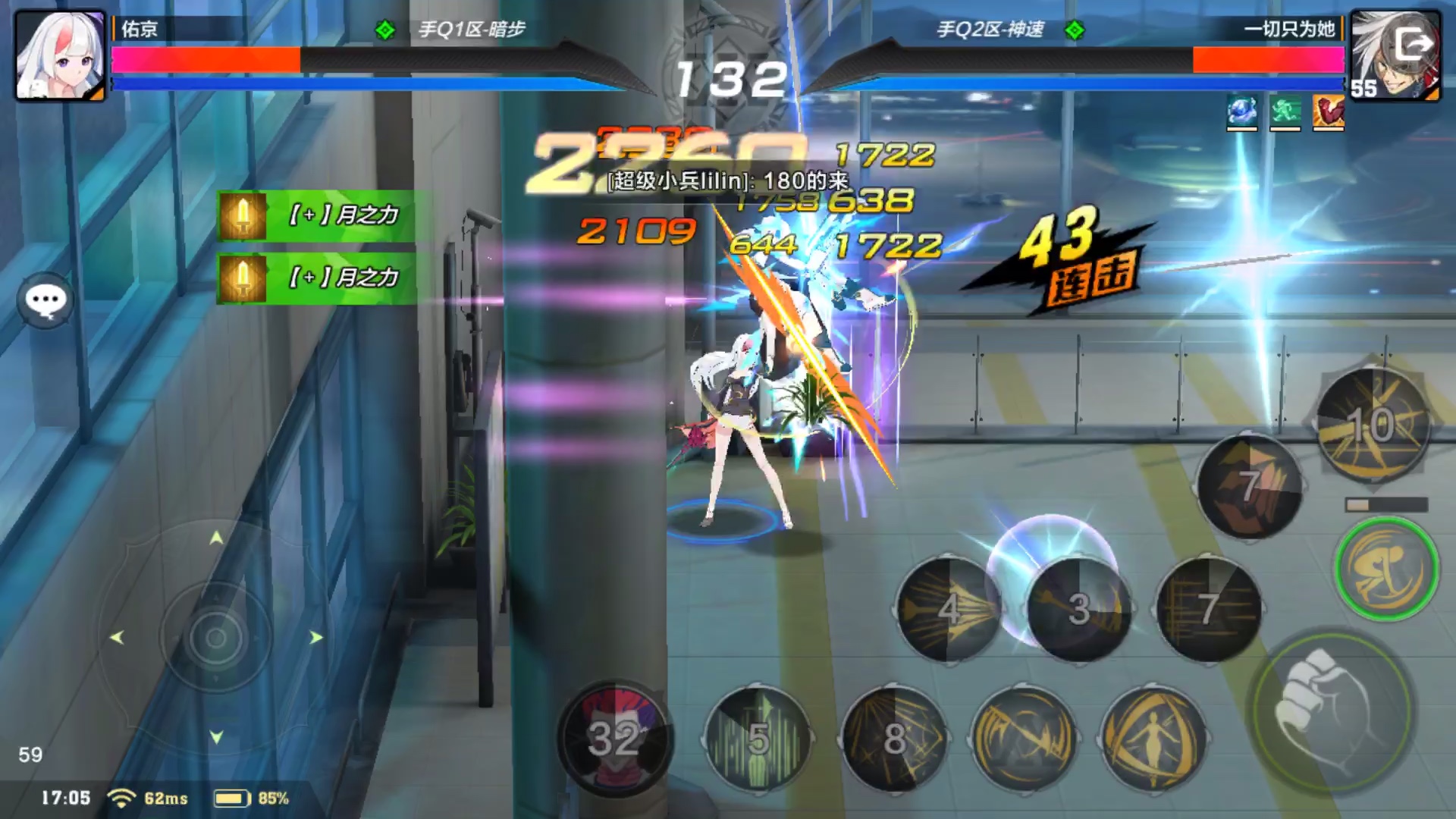Inspect the red flexed arm buff
This screenshot has height=819, width=1456.
(x=1328, y=112)
